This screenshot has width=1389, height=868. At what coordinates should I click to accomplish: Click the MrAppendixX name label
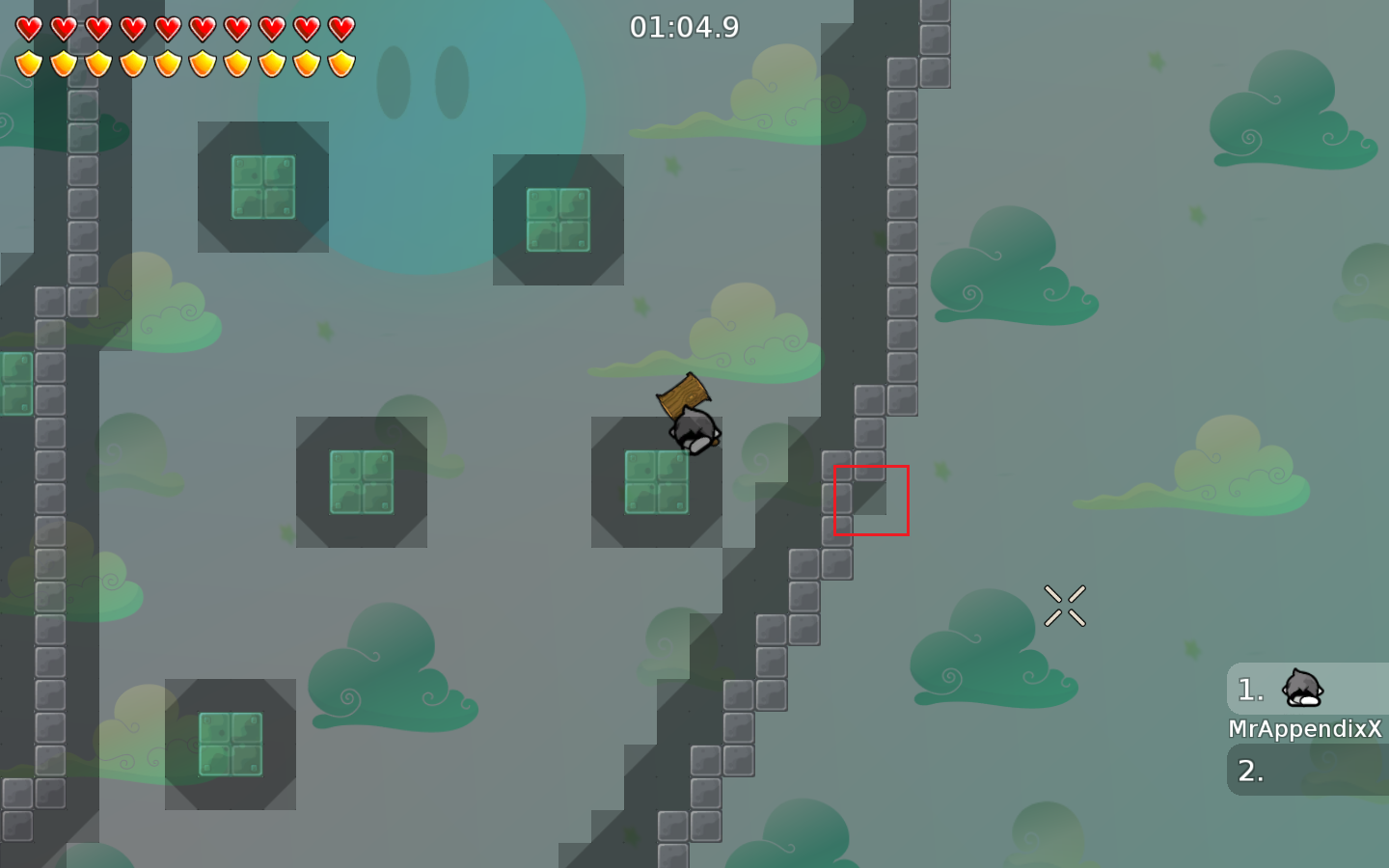click(x=1307, y=729)
